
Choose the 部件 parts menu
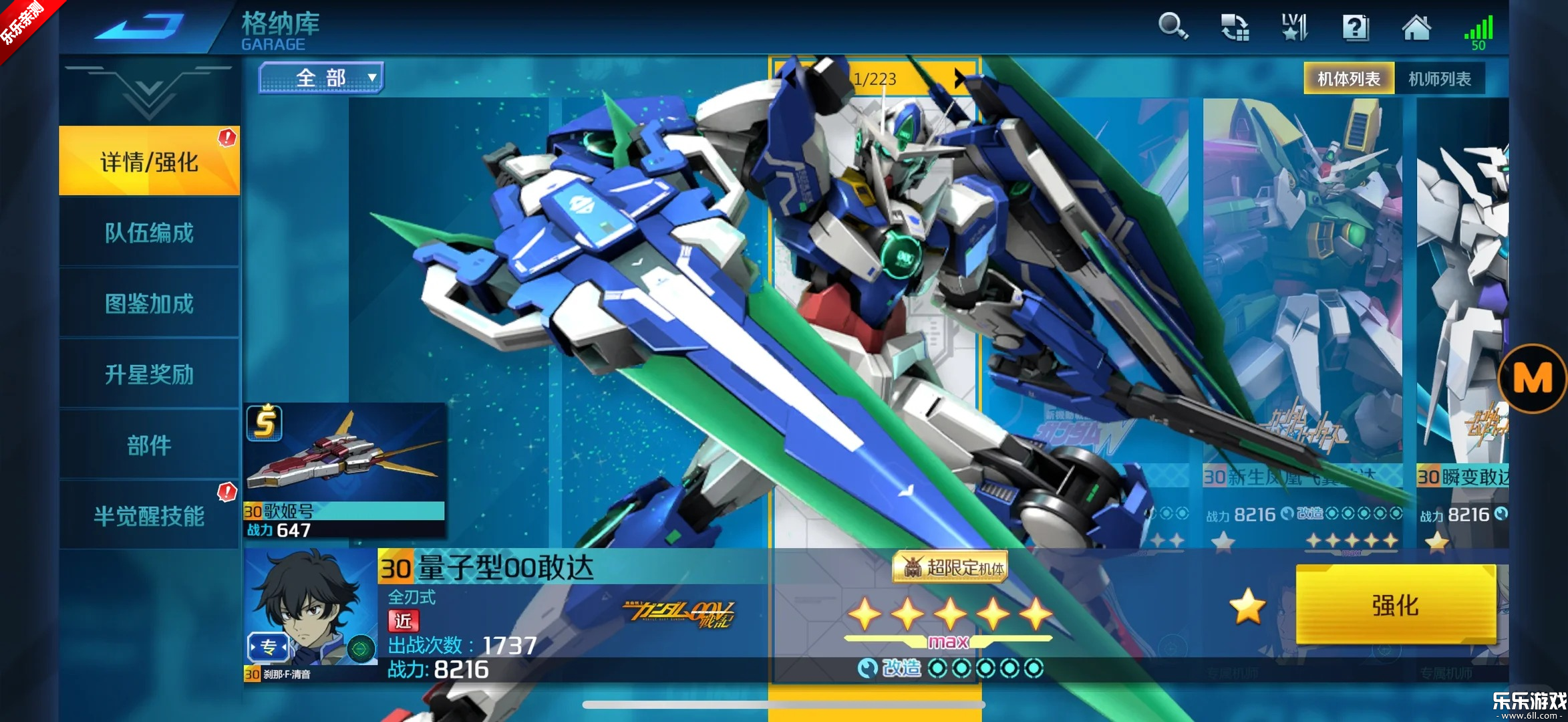(x=149, y=445)
